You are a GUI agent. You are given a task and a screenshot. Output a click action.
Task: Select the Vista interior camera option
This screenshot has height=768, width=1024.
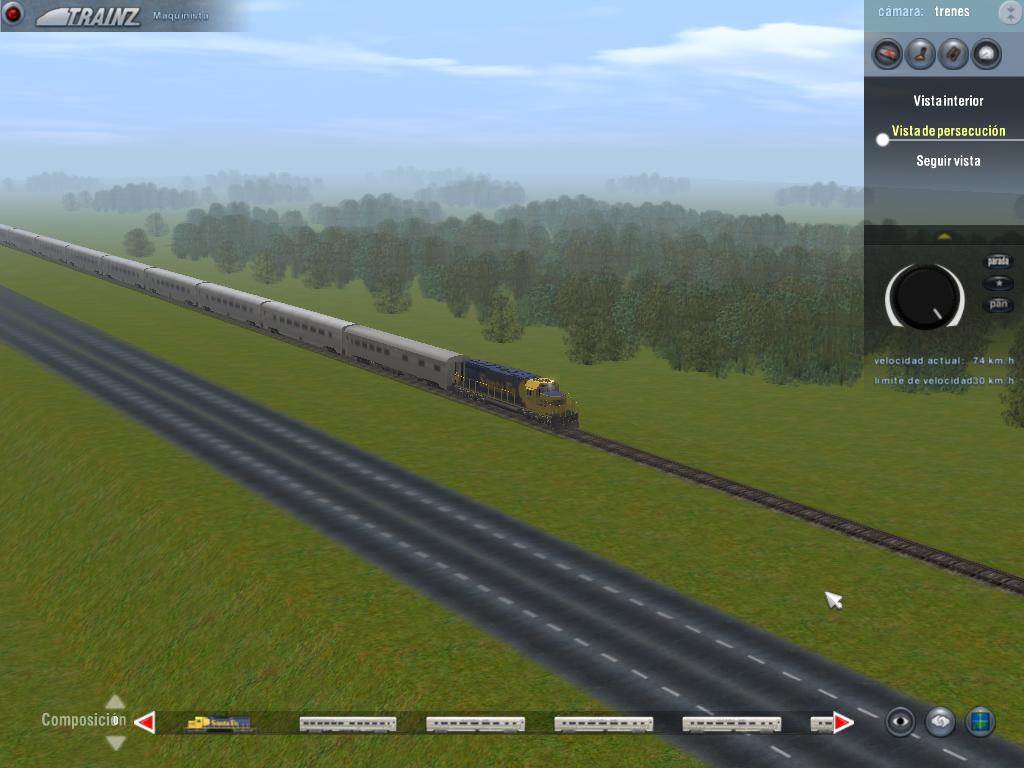tap(948, 101)
